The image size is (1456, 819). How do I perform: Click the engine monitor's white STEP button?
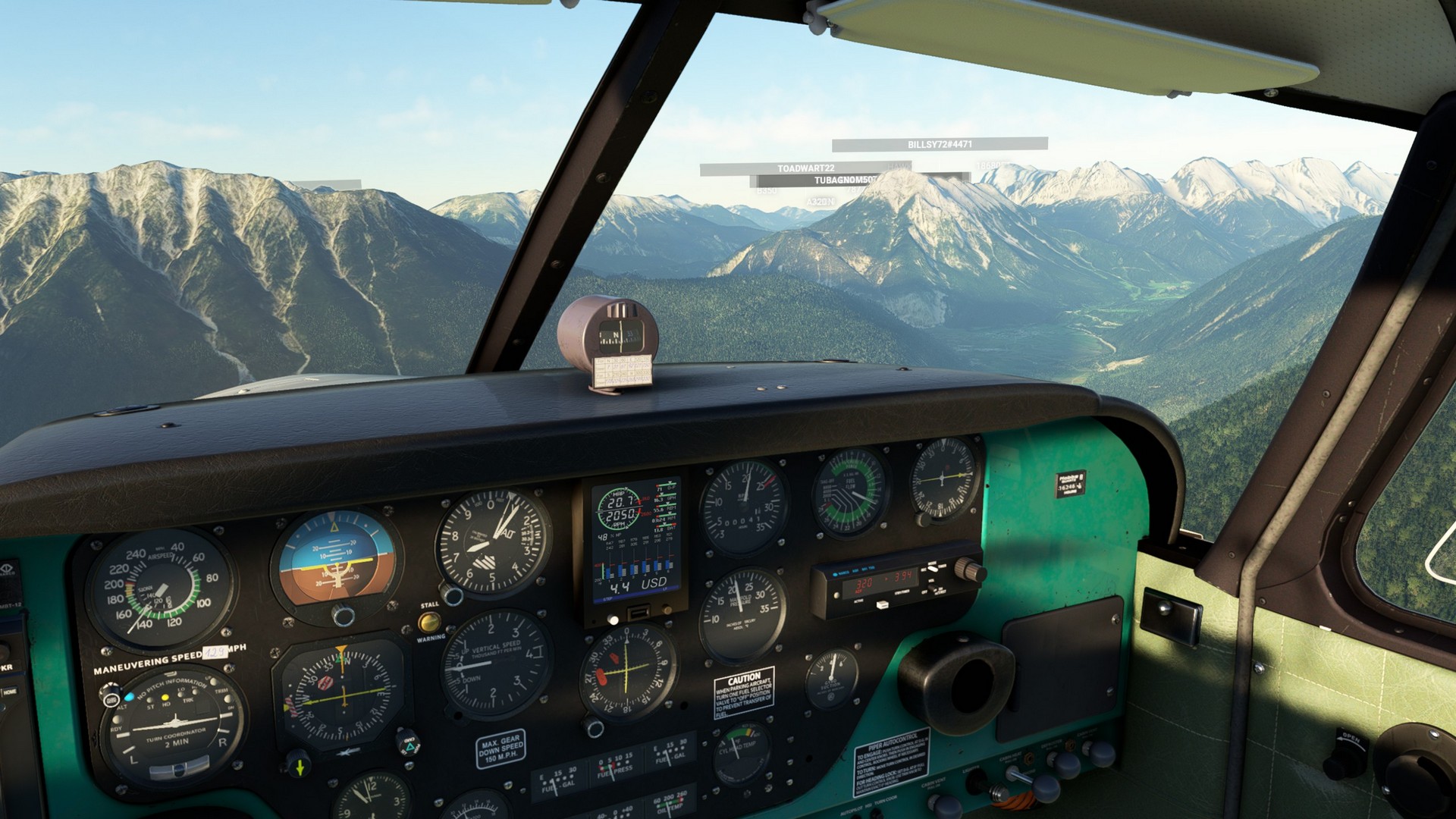coord(612,619)
